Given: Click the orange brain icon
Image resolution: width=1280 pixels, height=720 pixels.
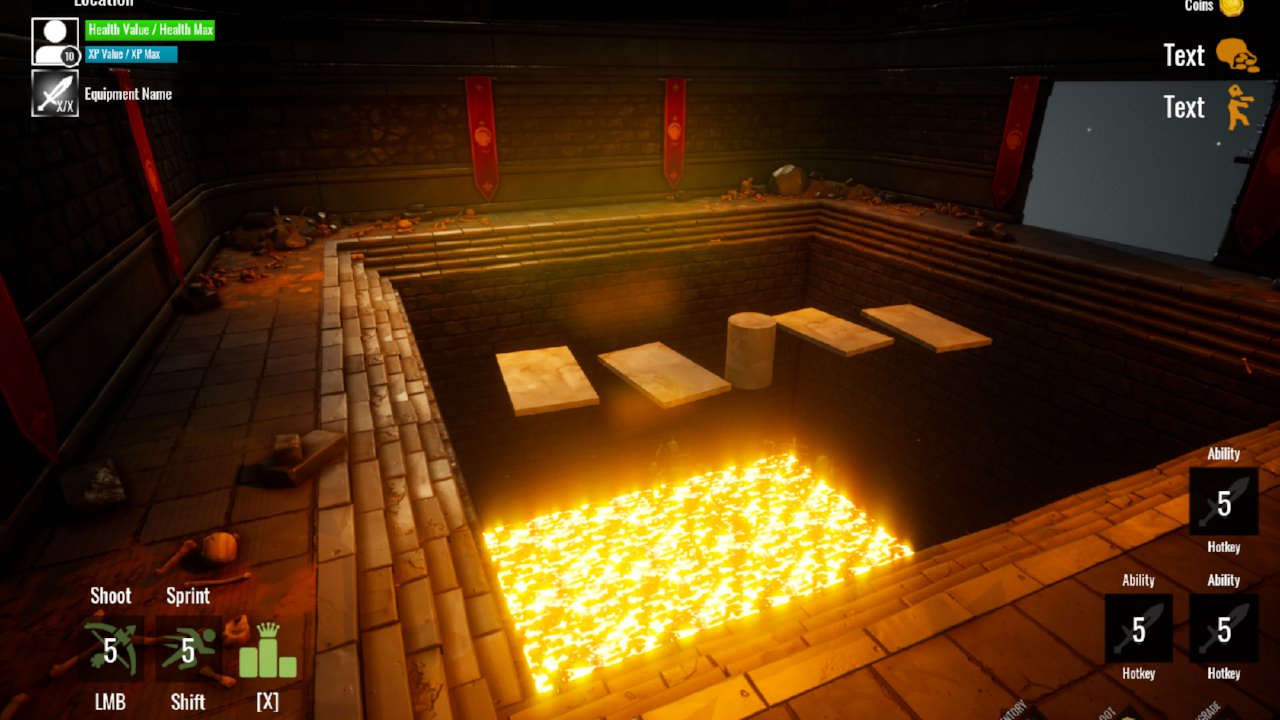Looking at the screenshot, I should coord(1237,55).
